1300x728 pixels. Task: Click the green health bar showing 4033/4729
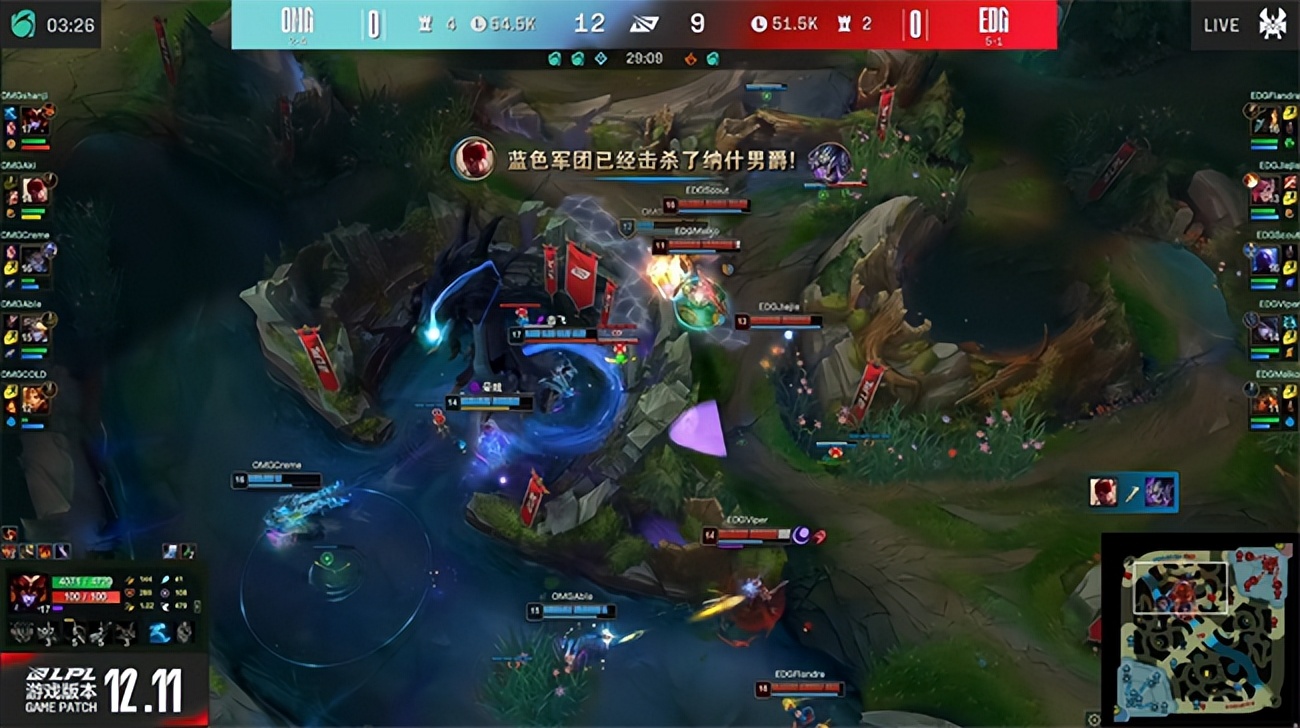[x=82, y=582]
